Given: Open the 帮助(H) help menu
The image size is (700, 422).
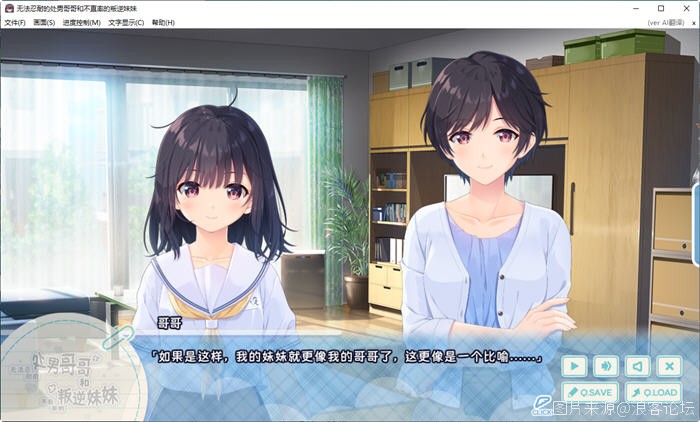Looking at the screenshot, I should click(163, 22).
